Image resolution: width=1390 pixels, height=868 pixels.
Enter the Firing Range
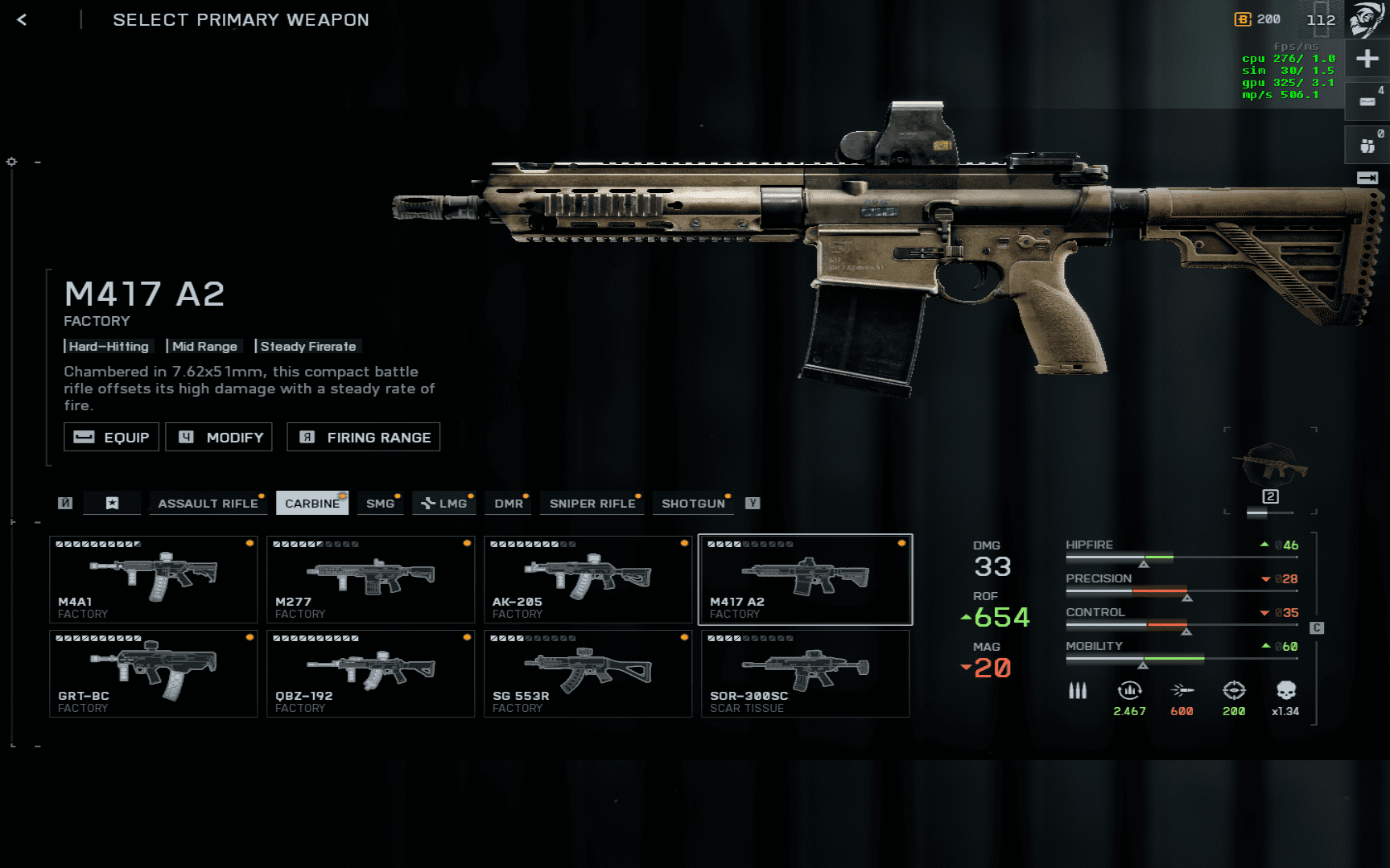click(364, 437)
